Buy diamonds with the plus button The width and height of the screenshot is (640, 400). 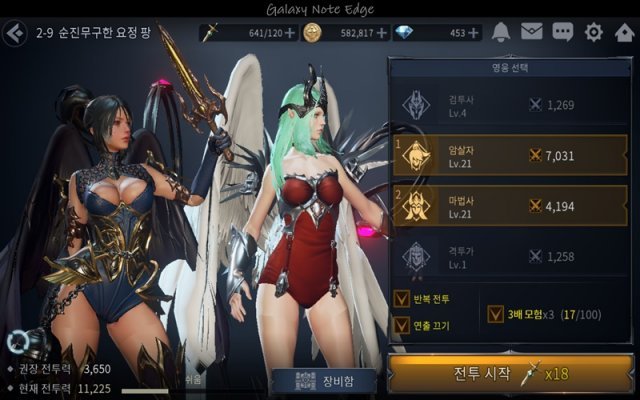click(473, 33)
